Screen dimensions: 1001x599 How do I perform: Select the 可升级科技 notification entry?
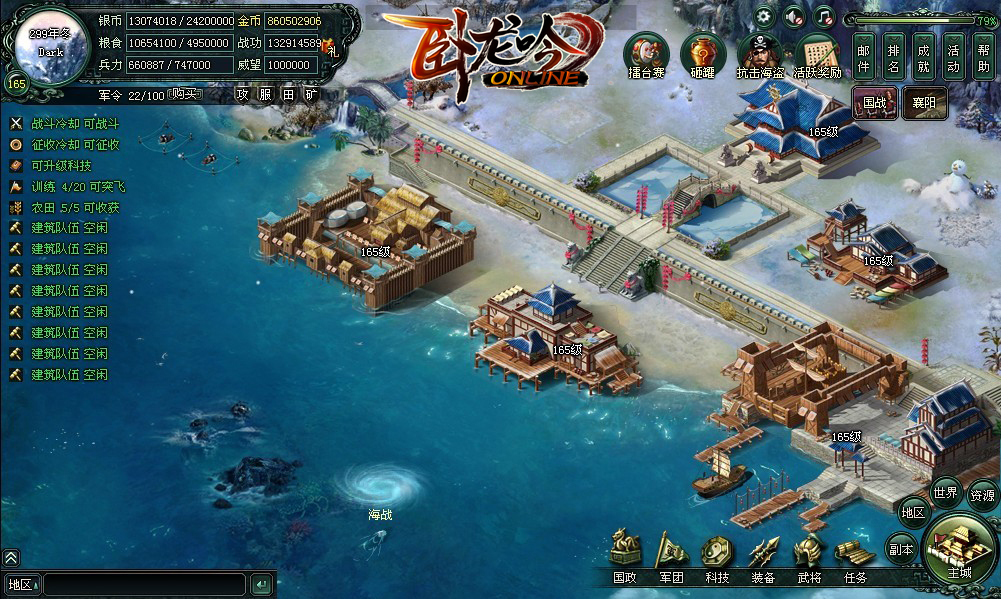(61, 165)
